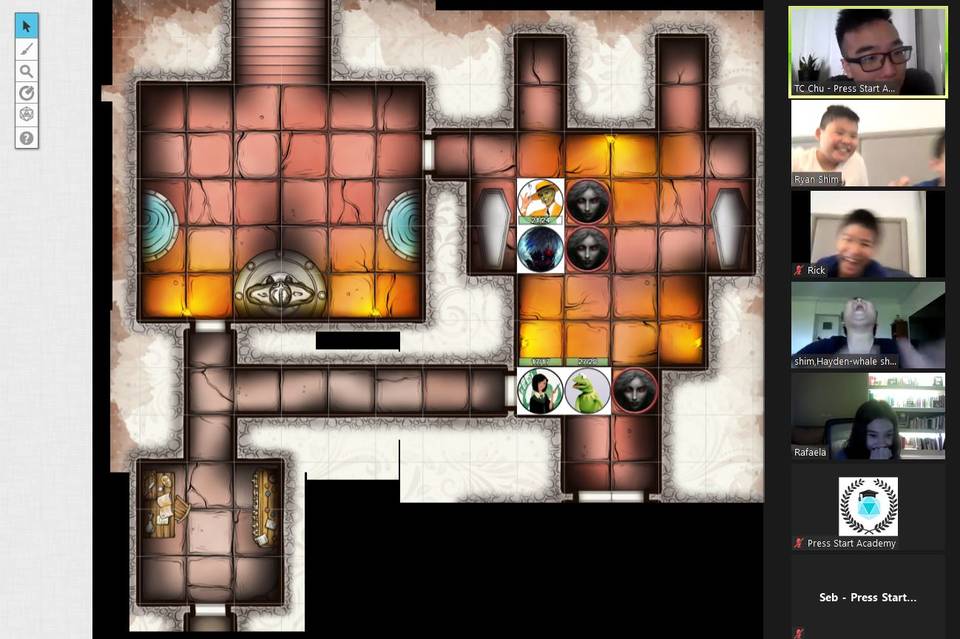Viewport: 960px width, 639px height.
Task: Select the woman in green dress token
Action: (540, 391)
